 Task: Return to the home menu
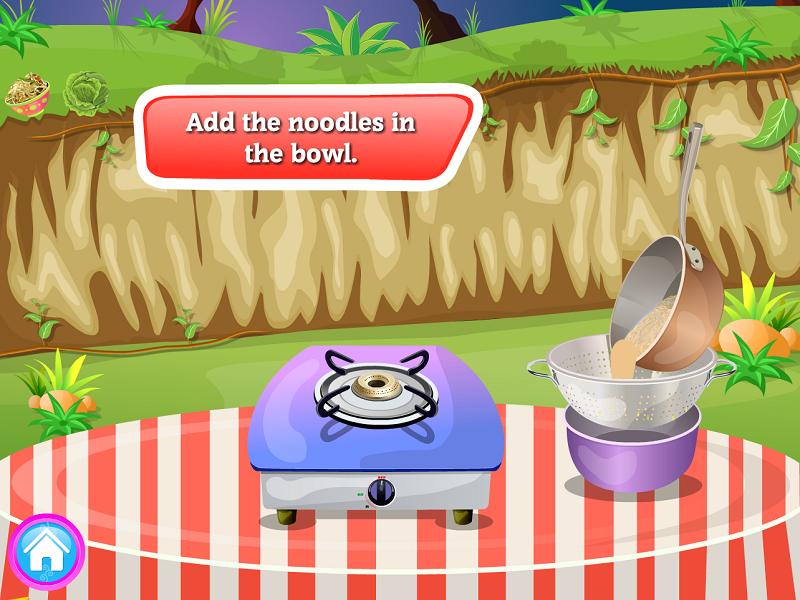coord(46,551)
